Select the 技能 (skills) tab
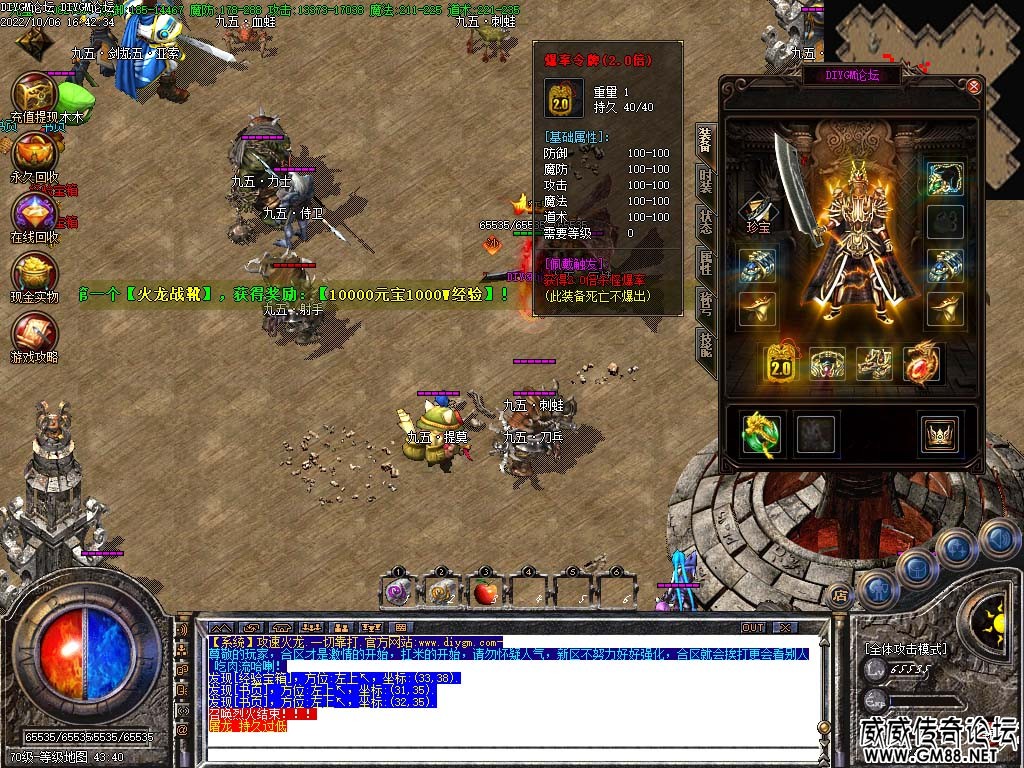This screenshot has height=768, width=1024. click(705, 344)
